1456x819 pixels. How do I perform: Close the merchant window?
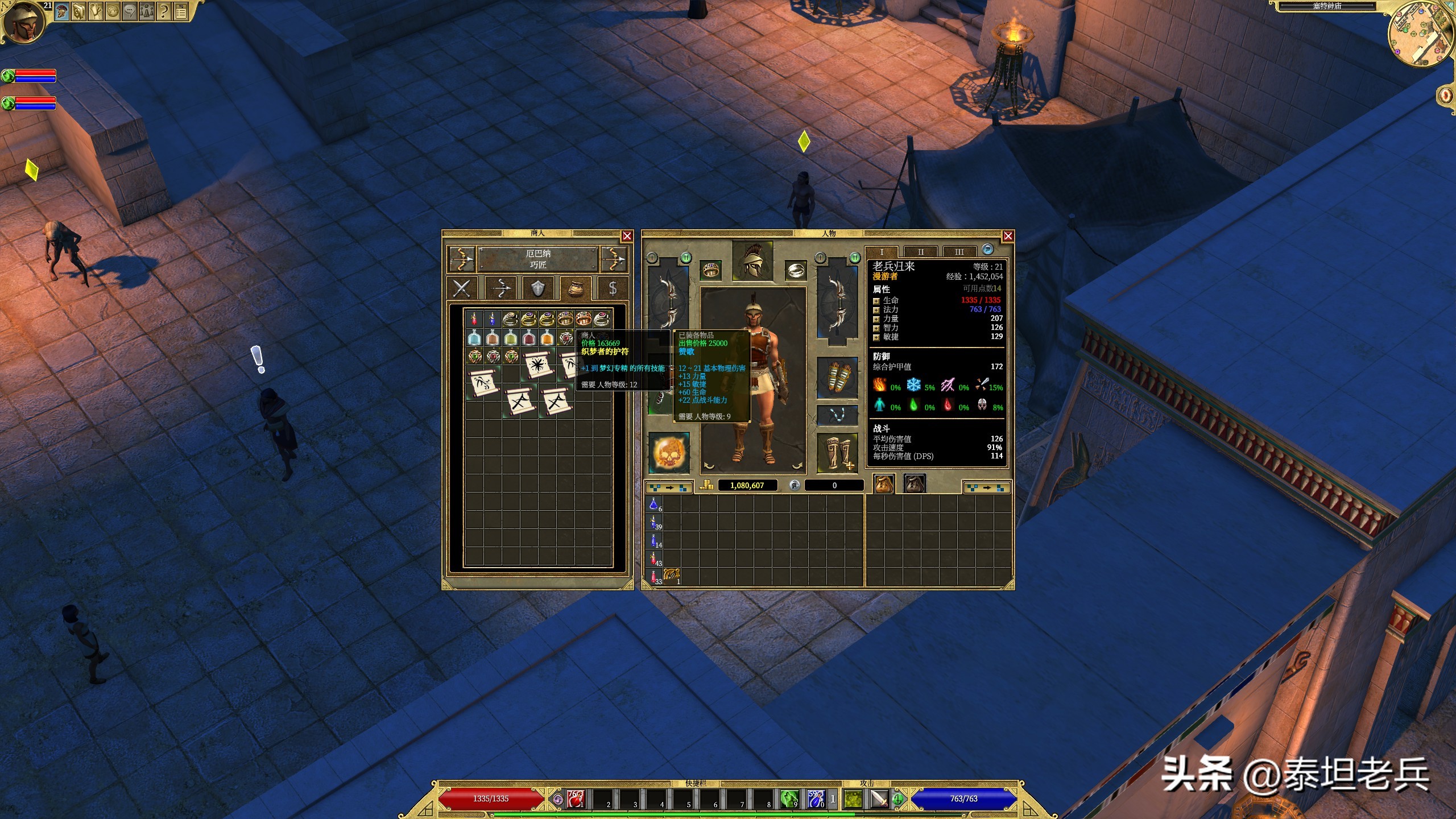click(627, 236)
